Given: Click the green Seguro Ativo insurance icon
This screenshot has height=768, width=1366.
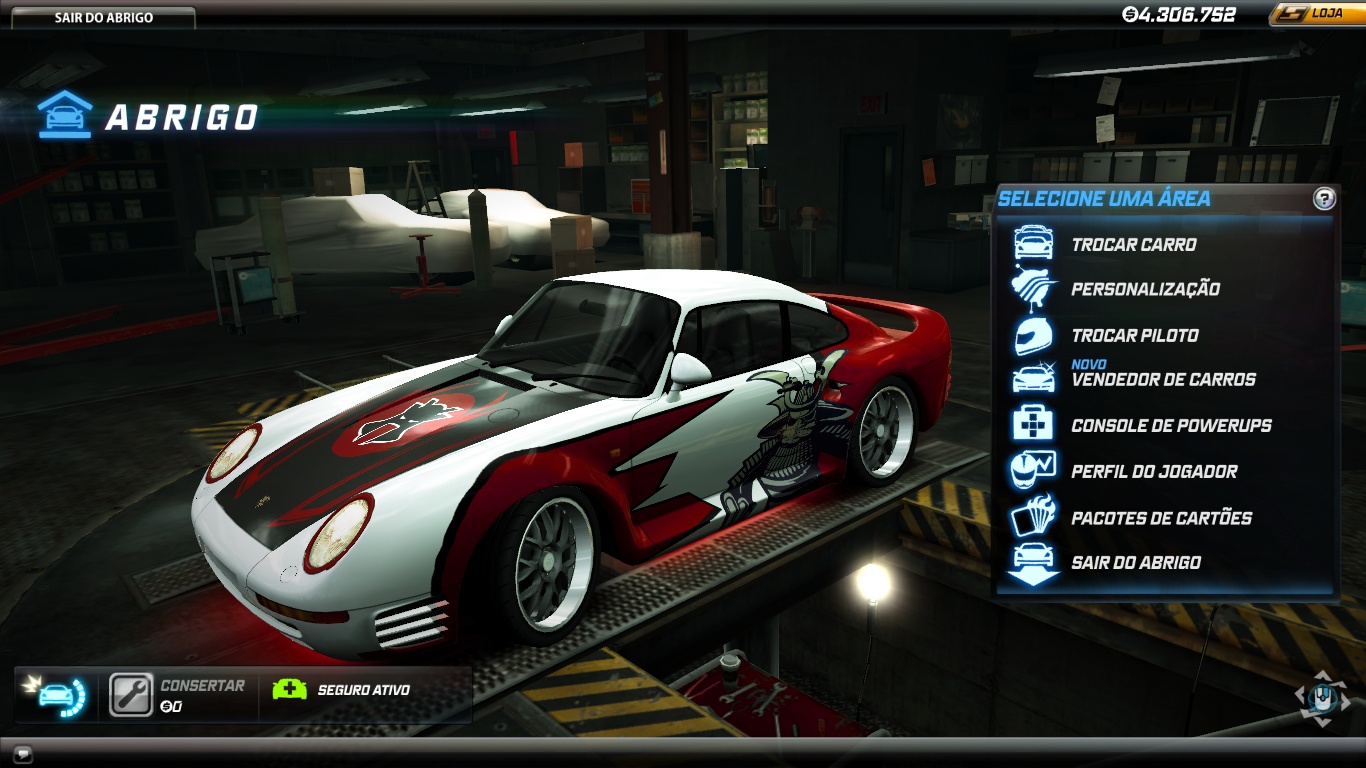Looking at the screenshot, I should click(290, 689).
